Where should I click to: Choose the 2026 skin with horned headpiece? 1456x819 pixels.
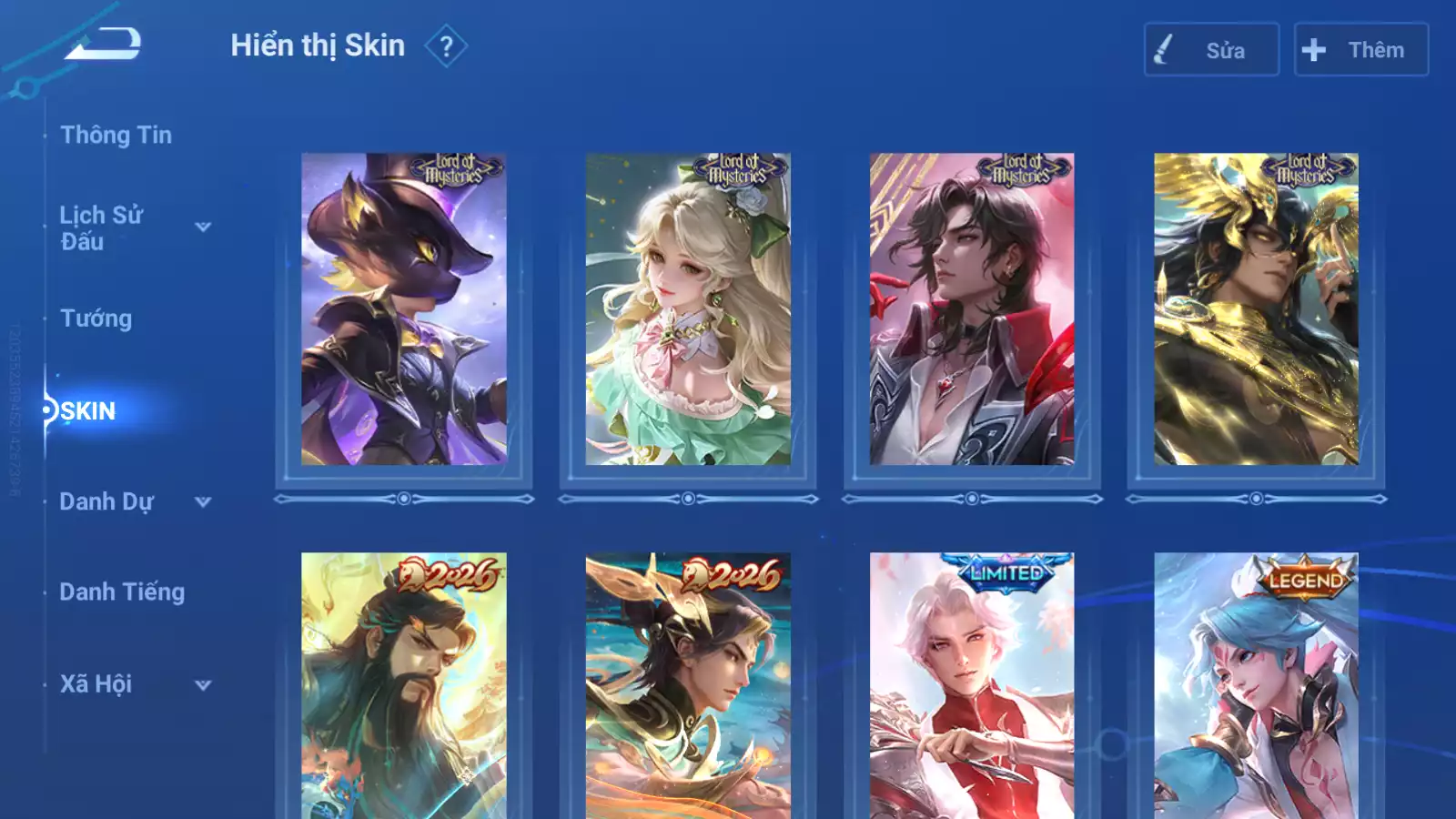688,686
